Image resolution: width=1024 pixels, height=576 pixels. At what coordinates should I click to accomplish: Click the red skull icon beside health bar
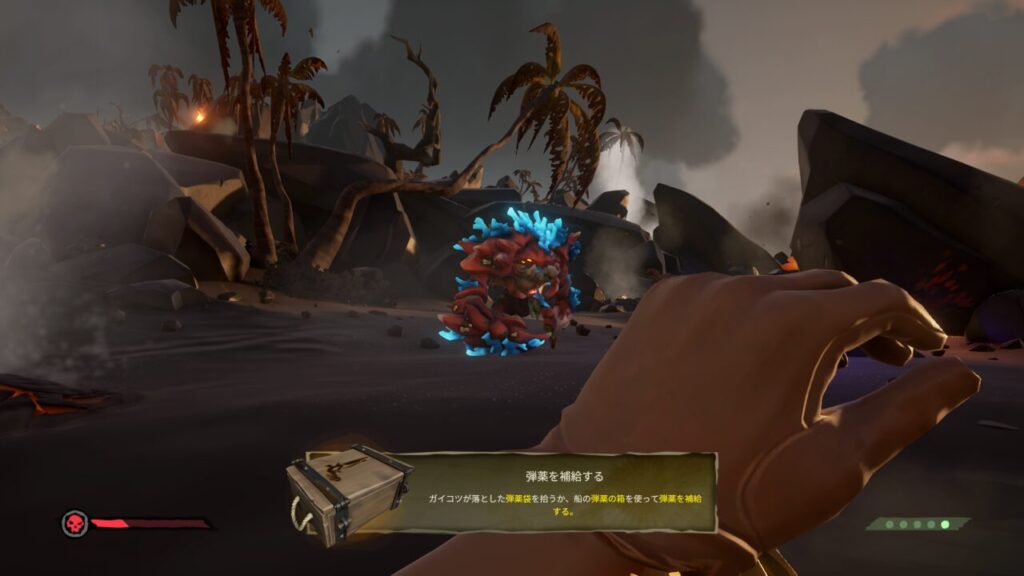click(75, 523)
